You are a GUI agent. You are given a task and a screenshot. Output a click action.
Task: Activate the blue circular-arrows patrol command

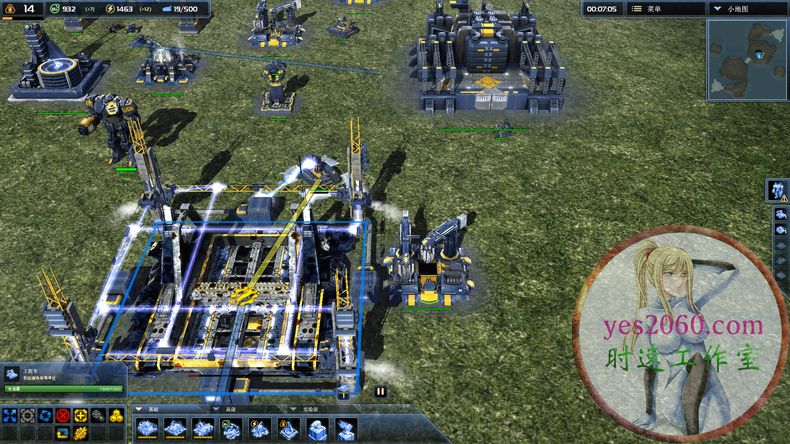(44, 415)
